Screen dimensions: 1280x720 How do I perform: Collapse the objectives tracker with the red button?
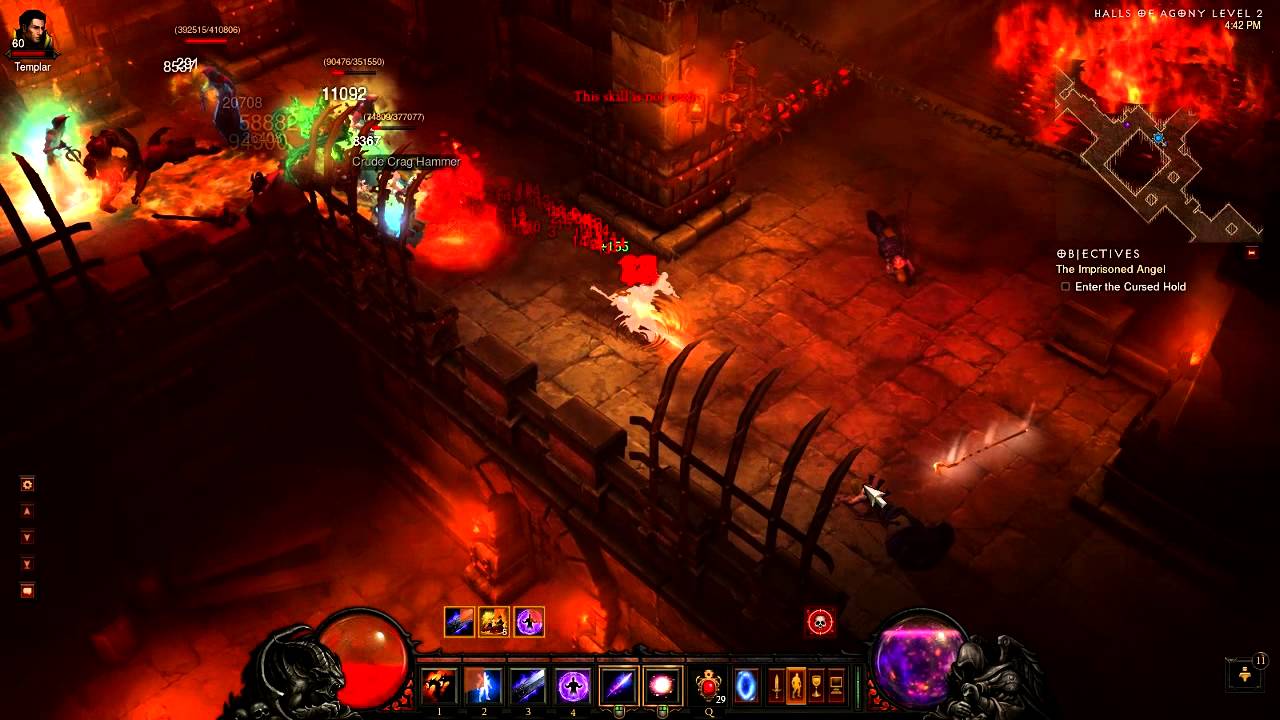(1251, 254)
